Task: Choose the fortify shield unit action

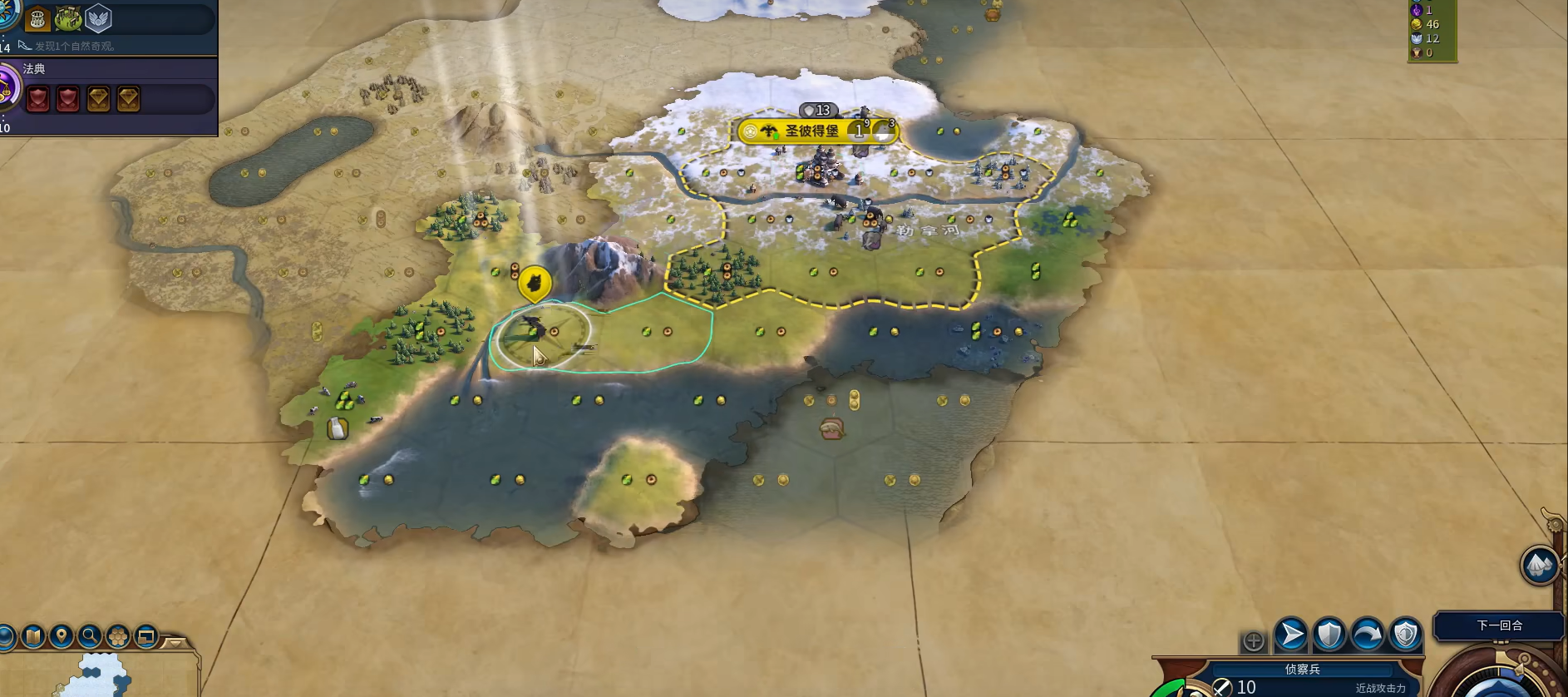Action: (x=1329, y=635)
